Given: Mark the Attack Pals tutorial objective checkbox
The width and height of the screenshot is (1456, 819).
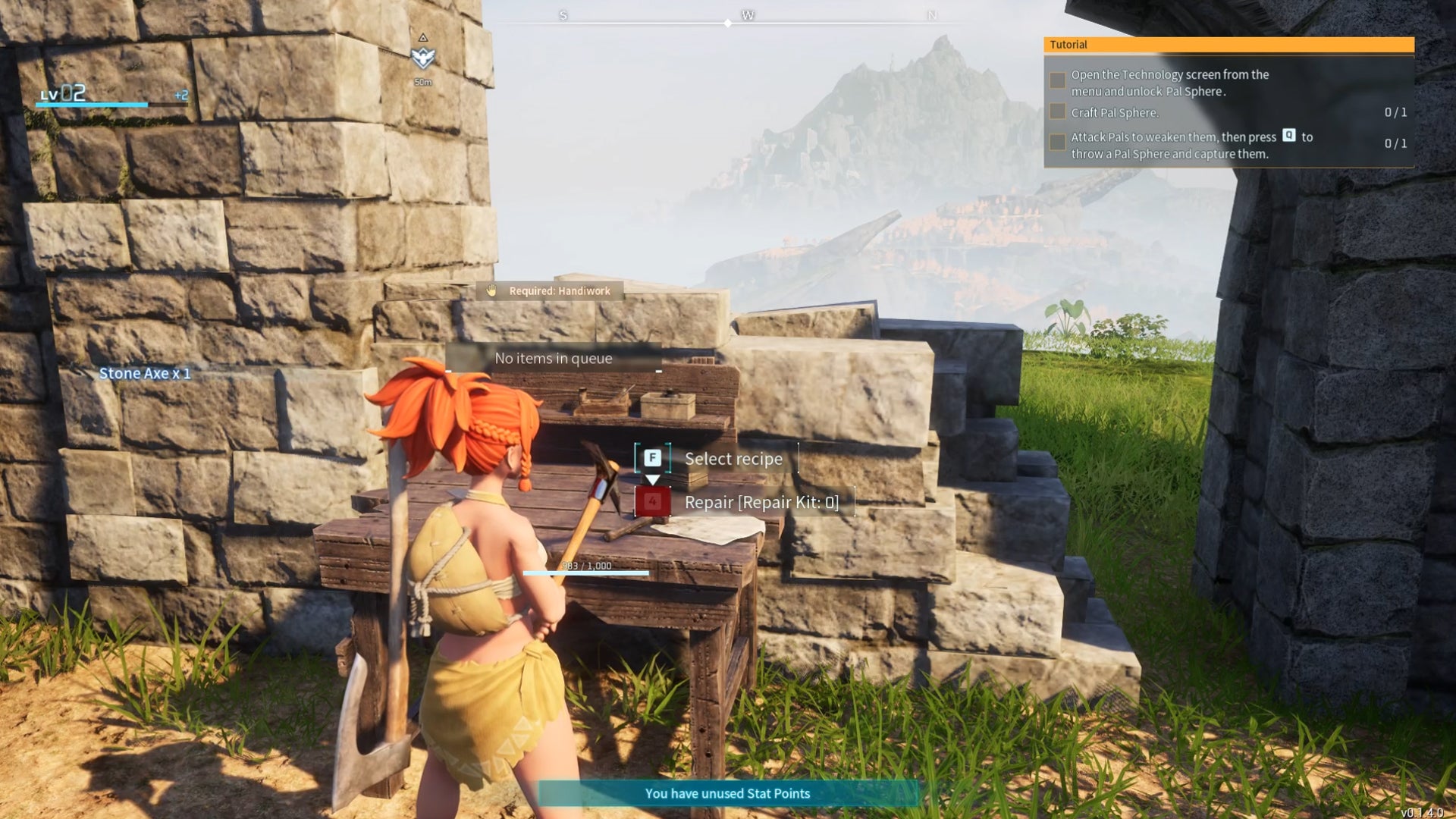Looking at the screenshot, I should coord(1057,142).
